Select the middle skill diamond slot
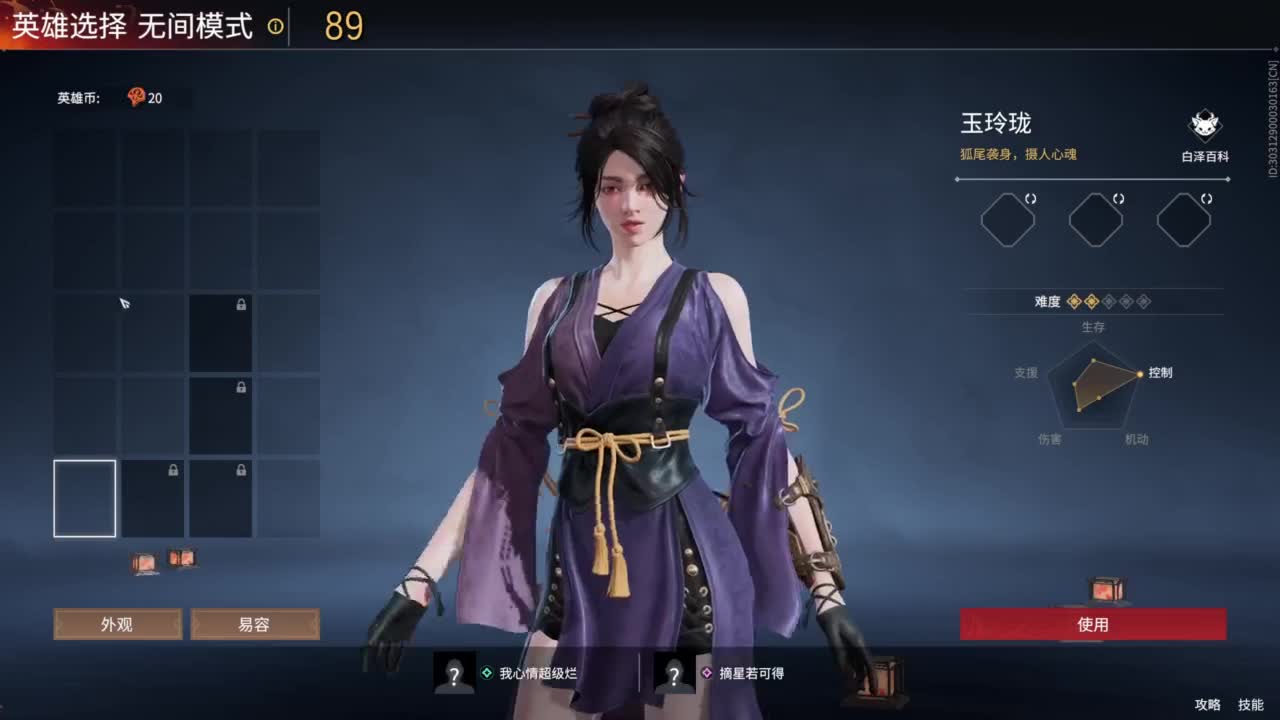Viewport: 1280px width, 720px height. pos(1094,219)
